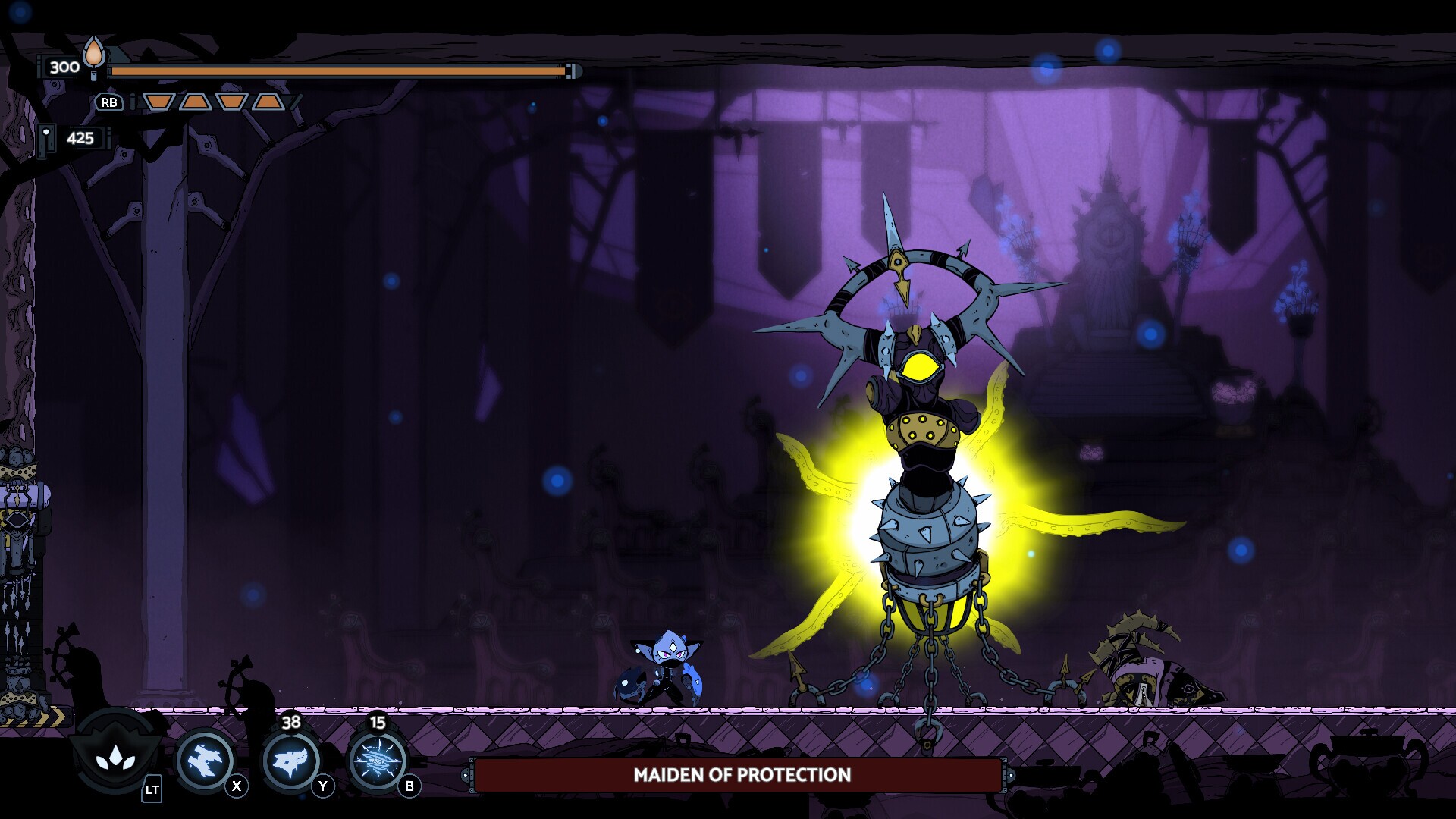The image size is (1456, 819).
Task: Toggle the fourth orange charge segment
Action: click(x=268, y=102)
